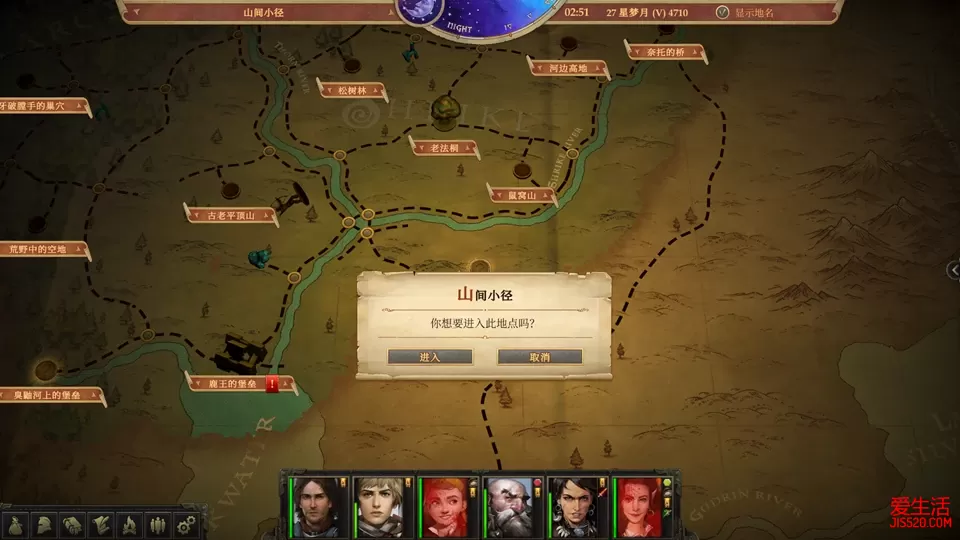This screenshot has height=540, width=960.
Task: Cancel with the 取消 button
Action: click(x=539, y=357)
